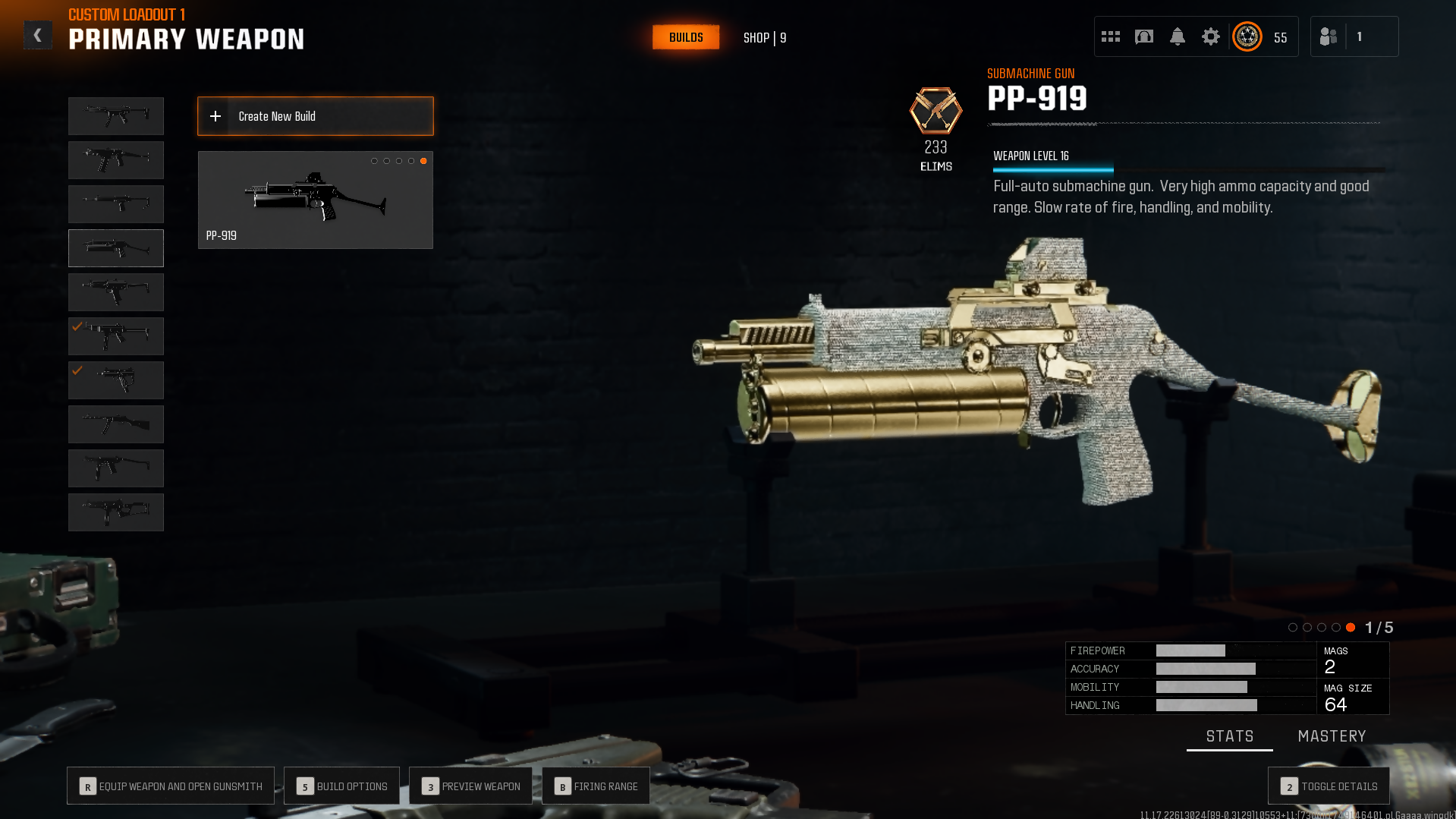Open the grid menu icon
The image size is (1456, 819).
(x=1111, y=36)
